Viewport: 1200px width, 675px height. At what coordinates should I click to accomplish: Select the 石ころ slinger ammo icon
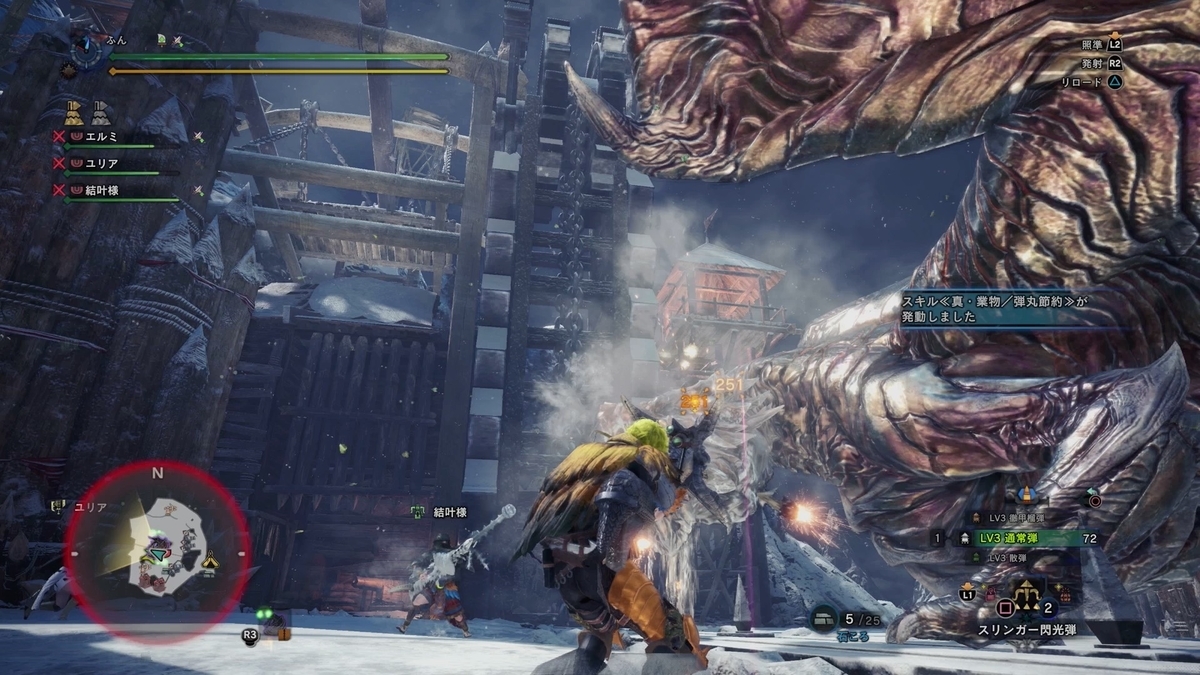click(823, 620)
